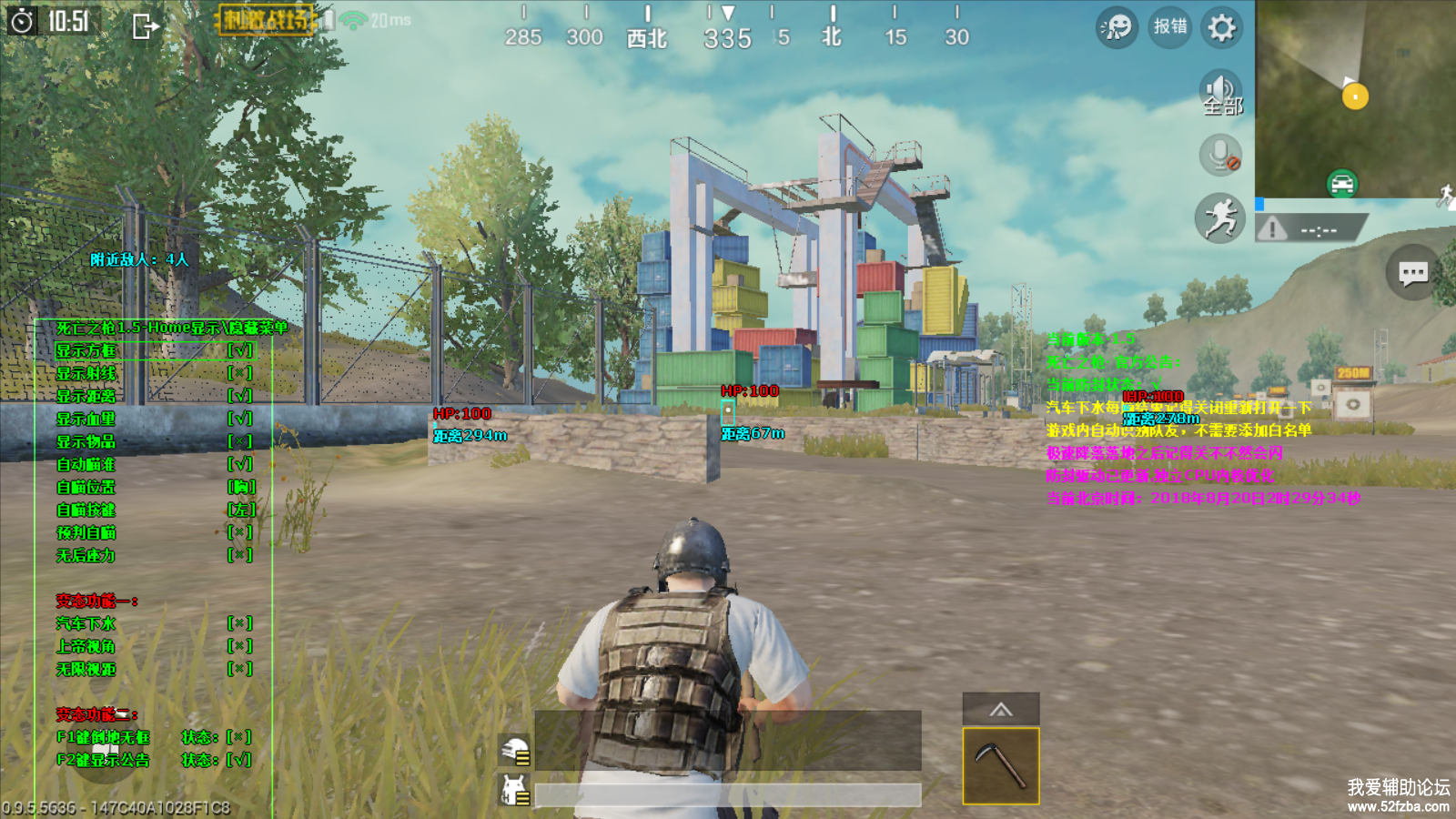Open the chat message bubble

coord(1412,272)
